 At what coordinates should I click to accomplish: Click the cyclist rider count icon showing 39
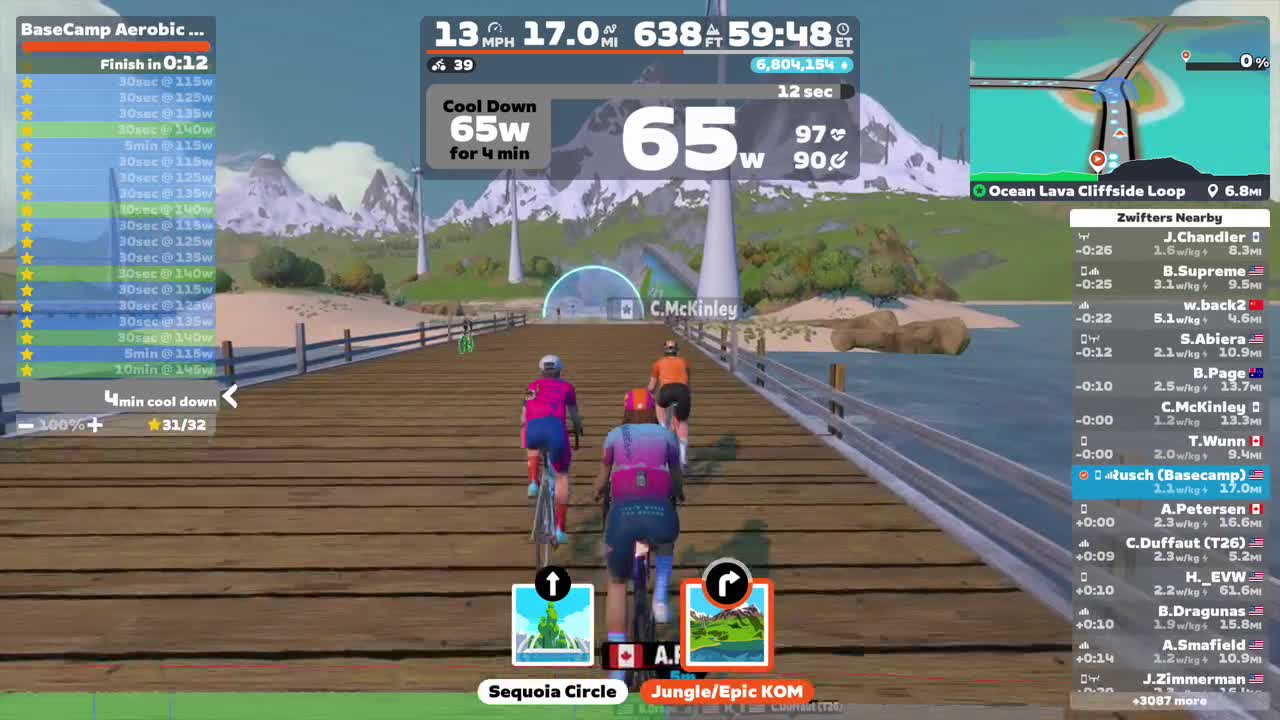[x=440, y=66]
